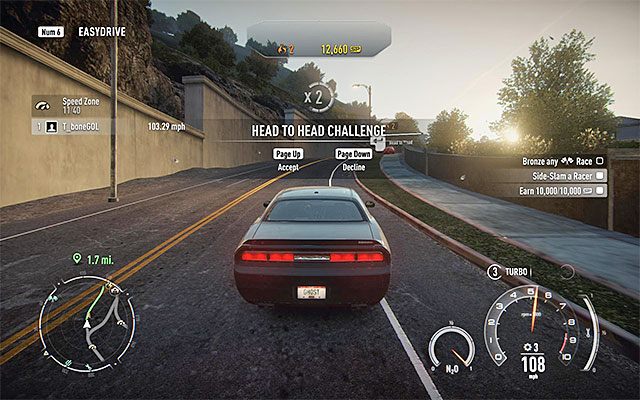This screenshot has height=400, width=640.
Task: Open the EasyDrive menu label
Action: [x=100, y=32]
